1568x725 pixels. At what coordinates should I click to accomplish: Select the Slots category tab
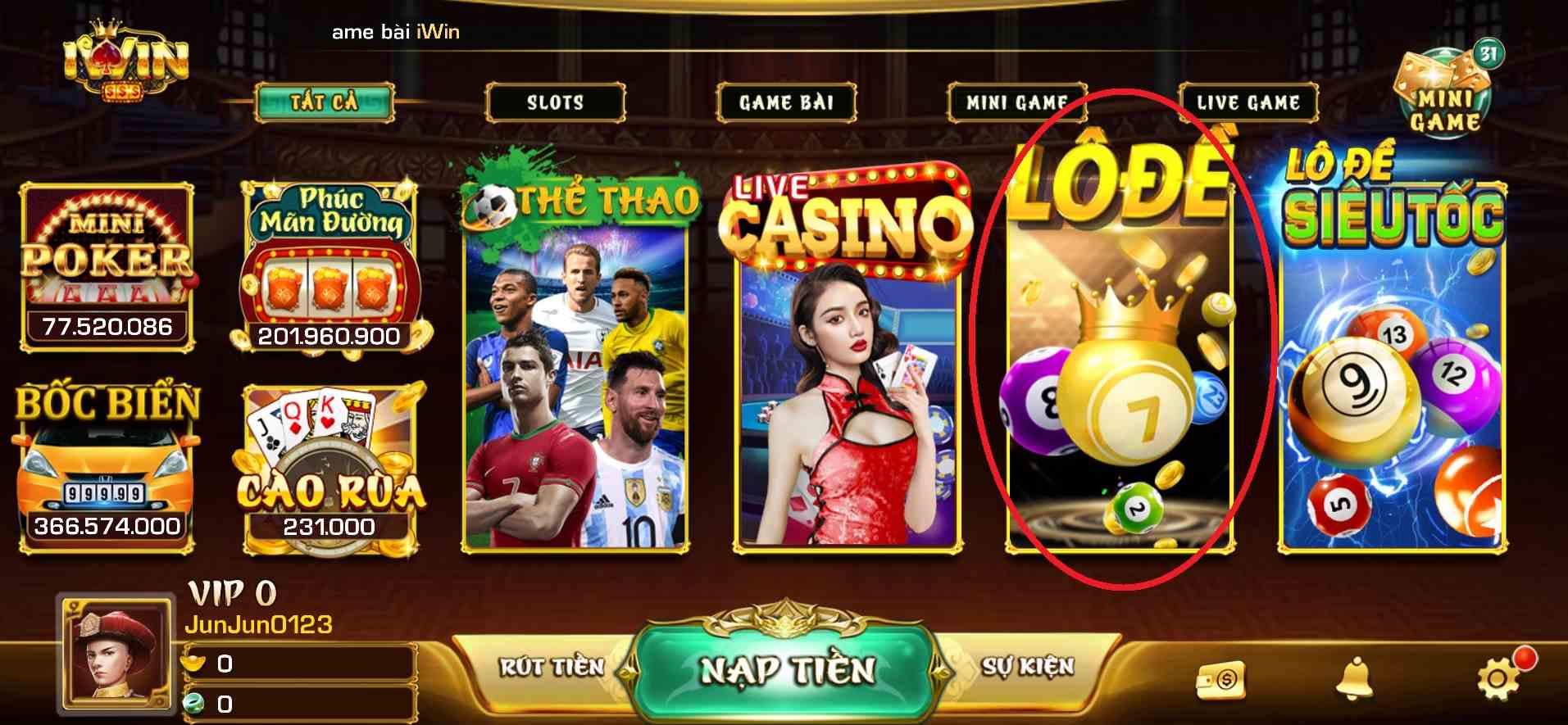pyautogui.click(x=555, y=102)
